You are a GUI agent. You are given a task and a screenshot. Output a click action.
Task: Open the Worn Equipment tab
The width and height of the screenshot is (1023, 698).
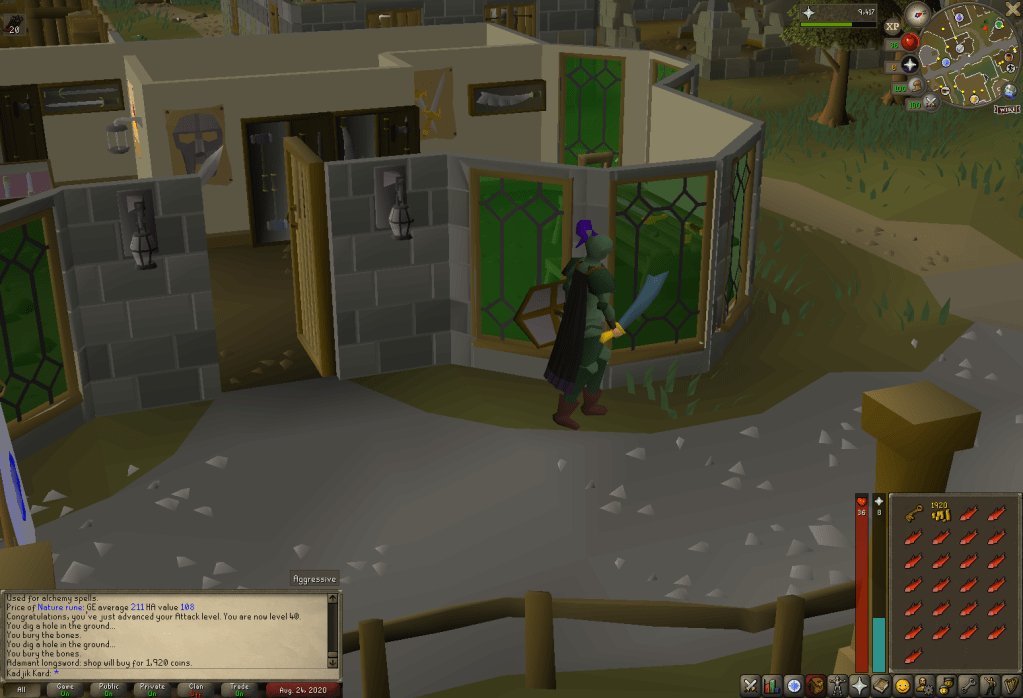point(838,686)
